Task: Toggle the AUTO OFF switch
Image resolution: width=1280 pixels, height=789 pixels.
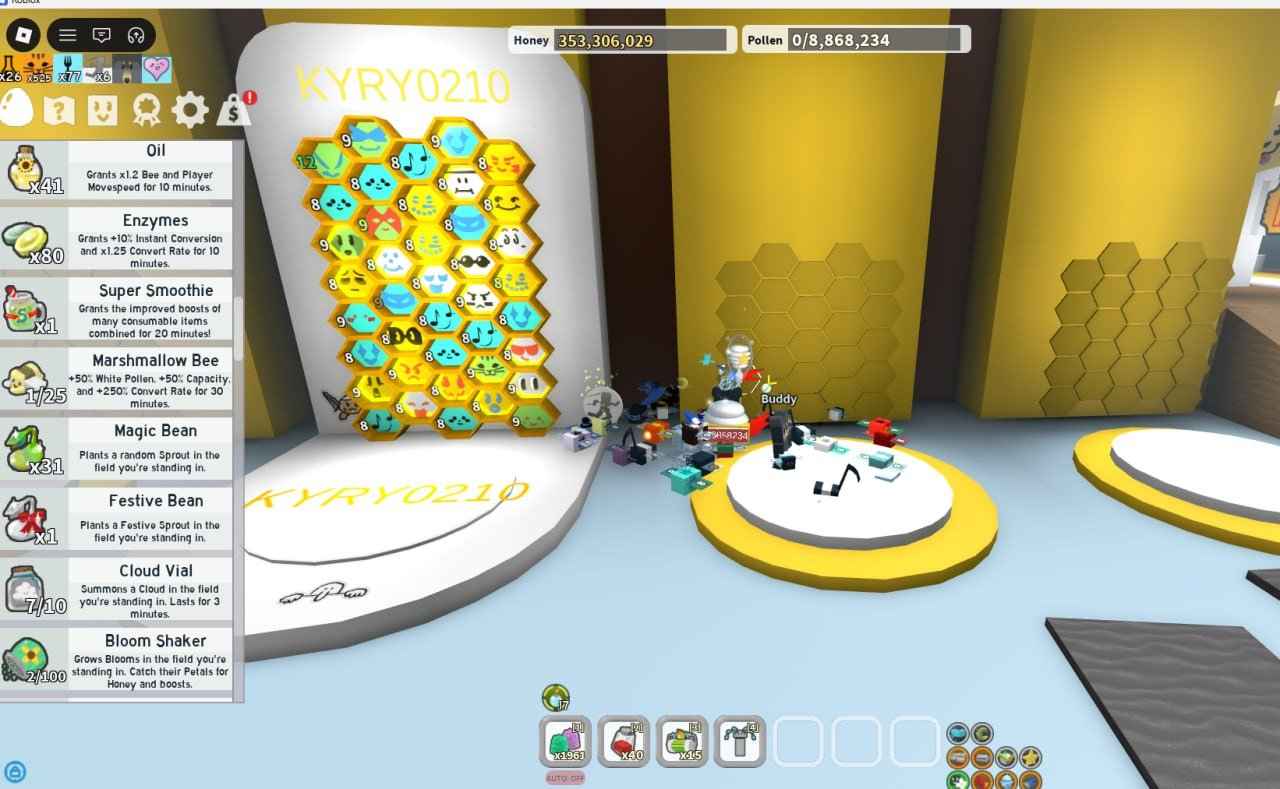Action: click(566, 775)
